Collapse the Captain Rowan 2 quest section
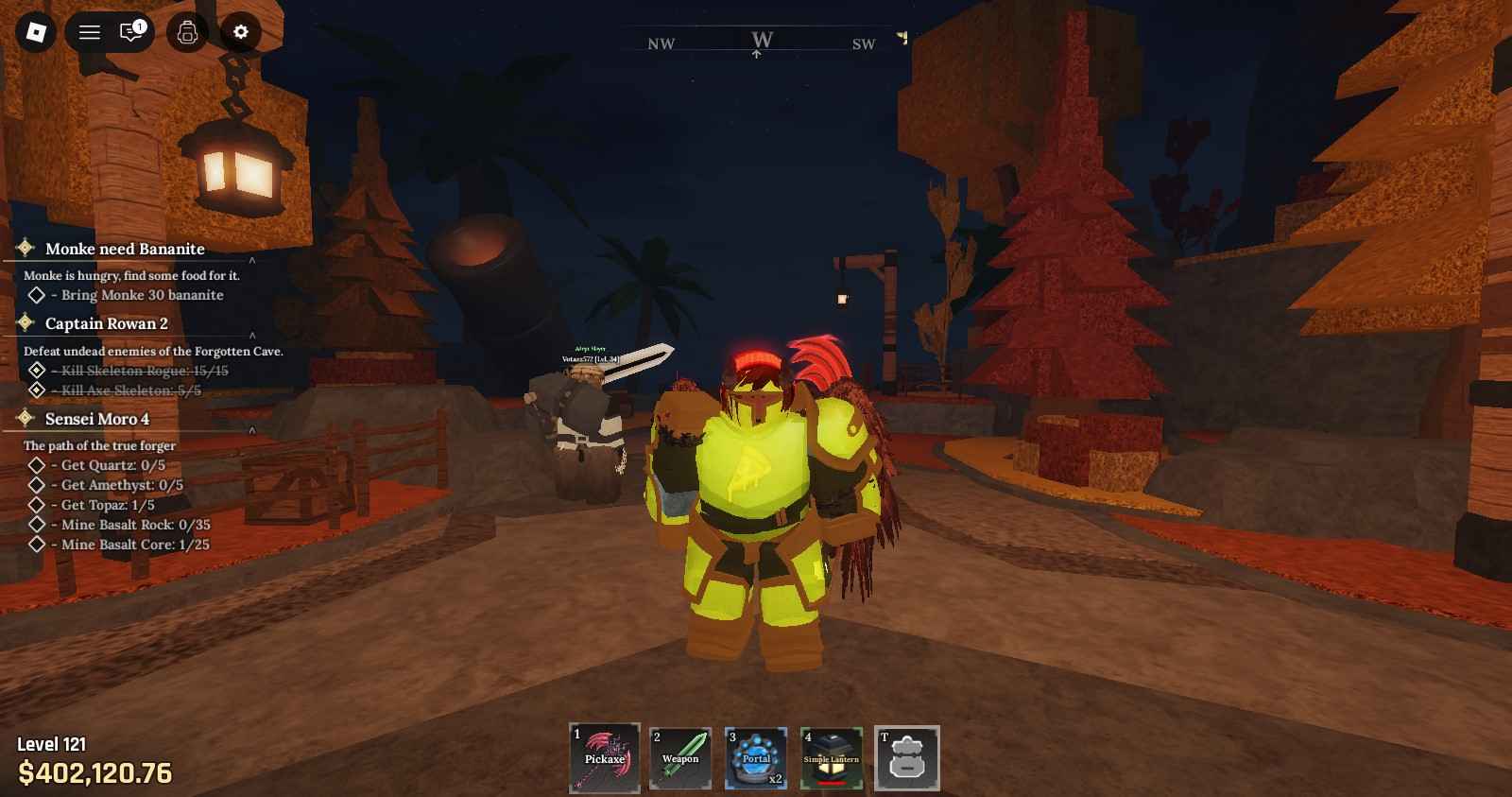Image resolution: width=1512 pixels, height=797 pixels. [x=252, y=336]
